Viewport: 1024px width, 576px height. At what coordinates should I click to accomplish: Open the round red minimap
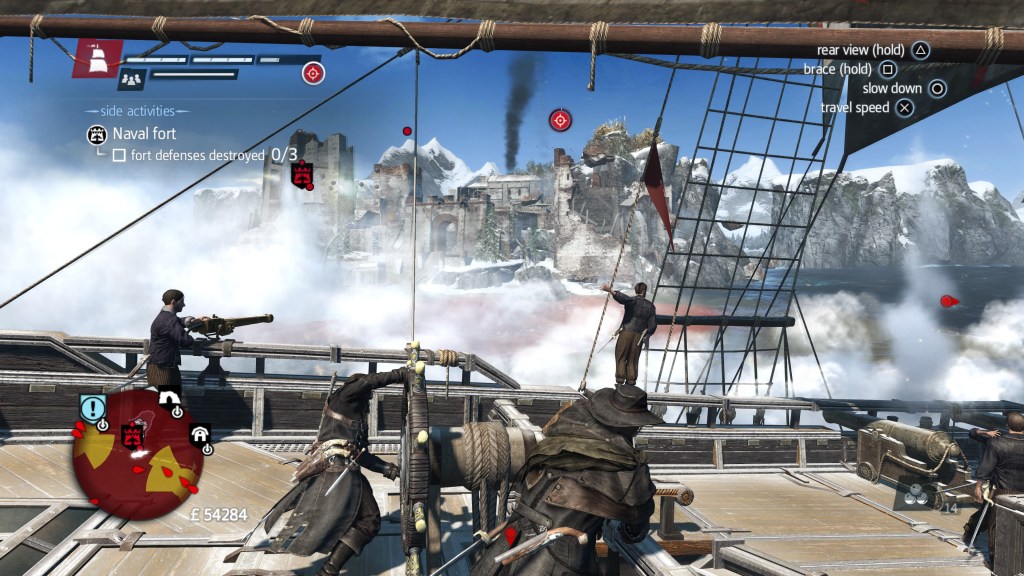point(138,454)
